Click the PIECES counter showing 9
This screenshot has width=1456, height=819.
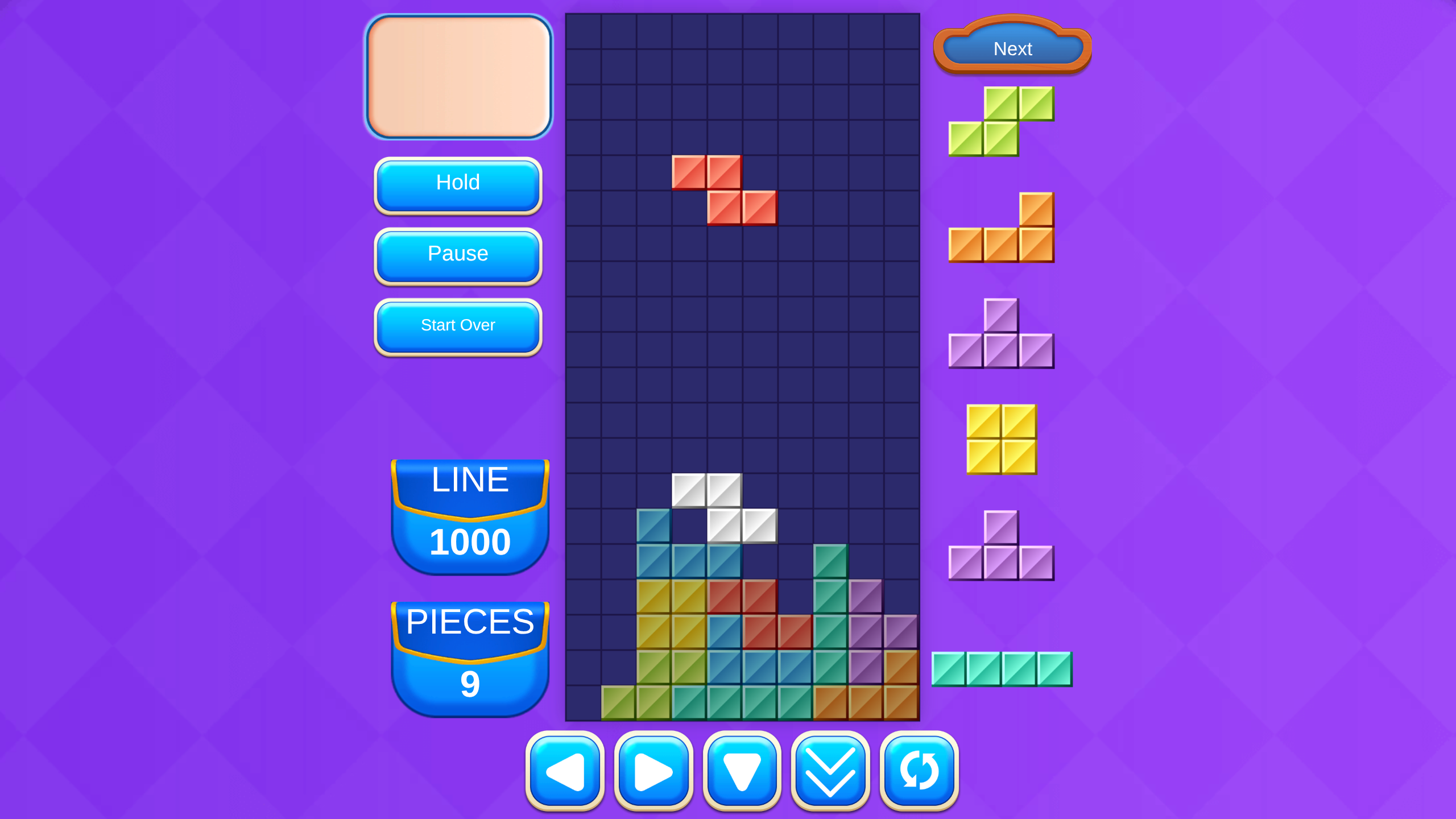pyautogui.click(x=469, y=654)
